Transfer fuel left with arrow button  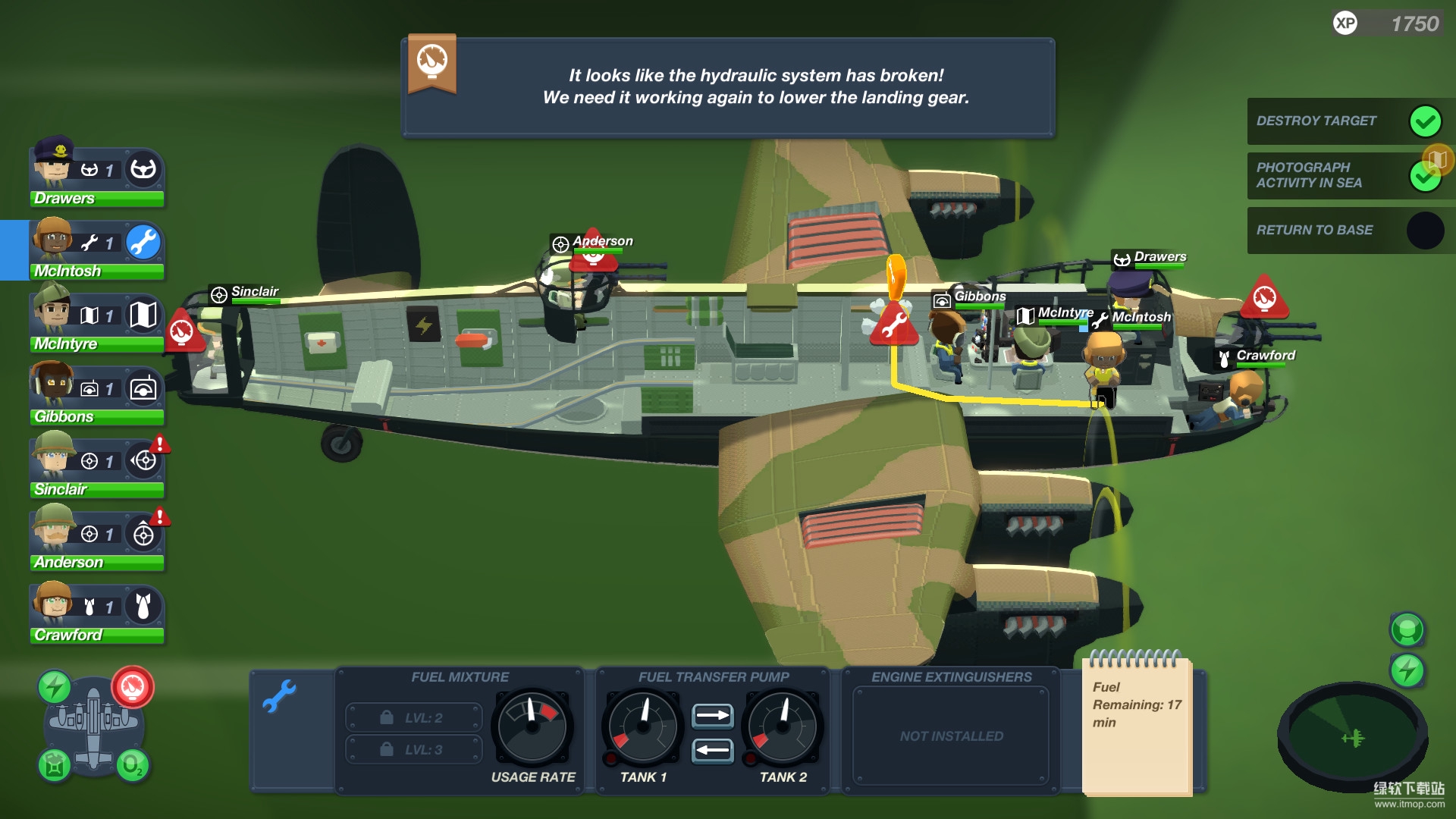[712, 750]
